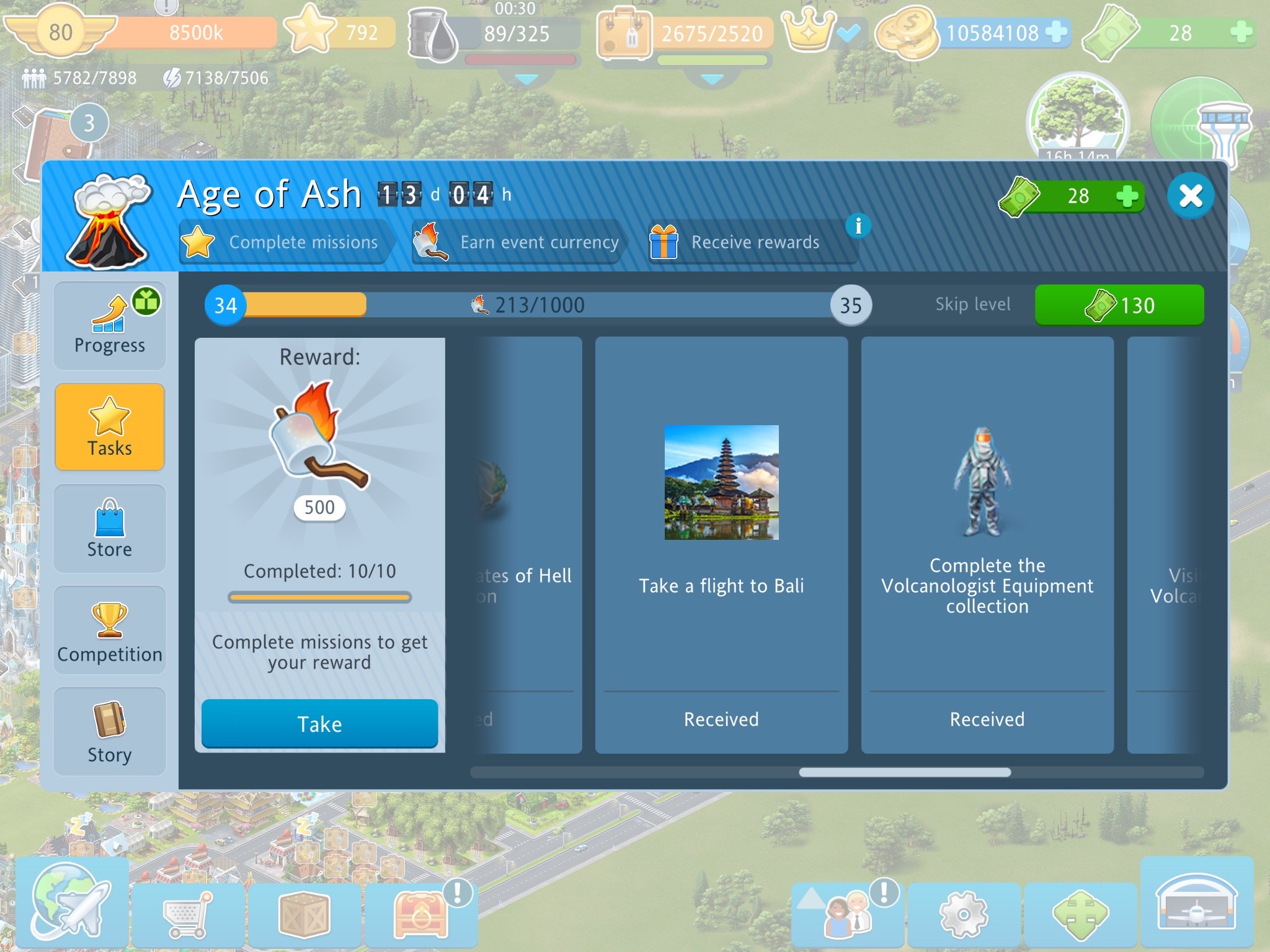This screenshot has width=1270, height=952.
Task: Open the gear settings button
Action: 963,915
